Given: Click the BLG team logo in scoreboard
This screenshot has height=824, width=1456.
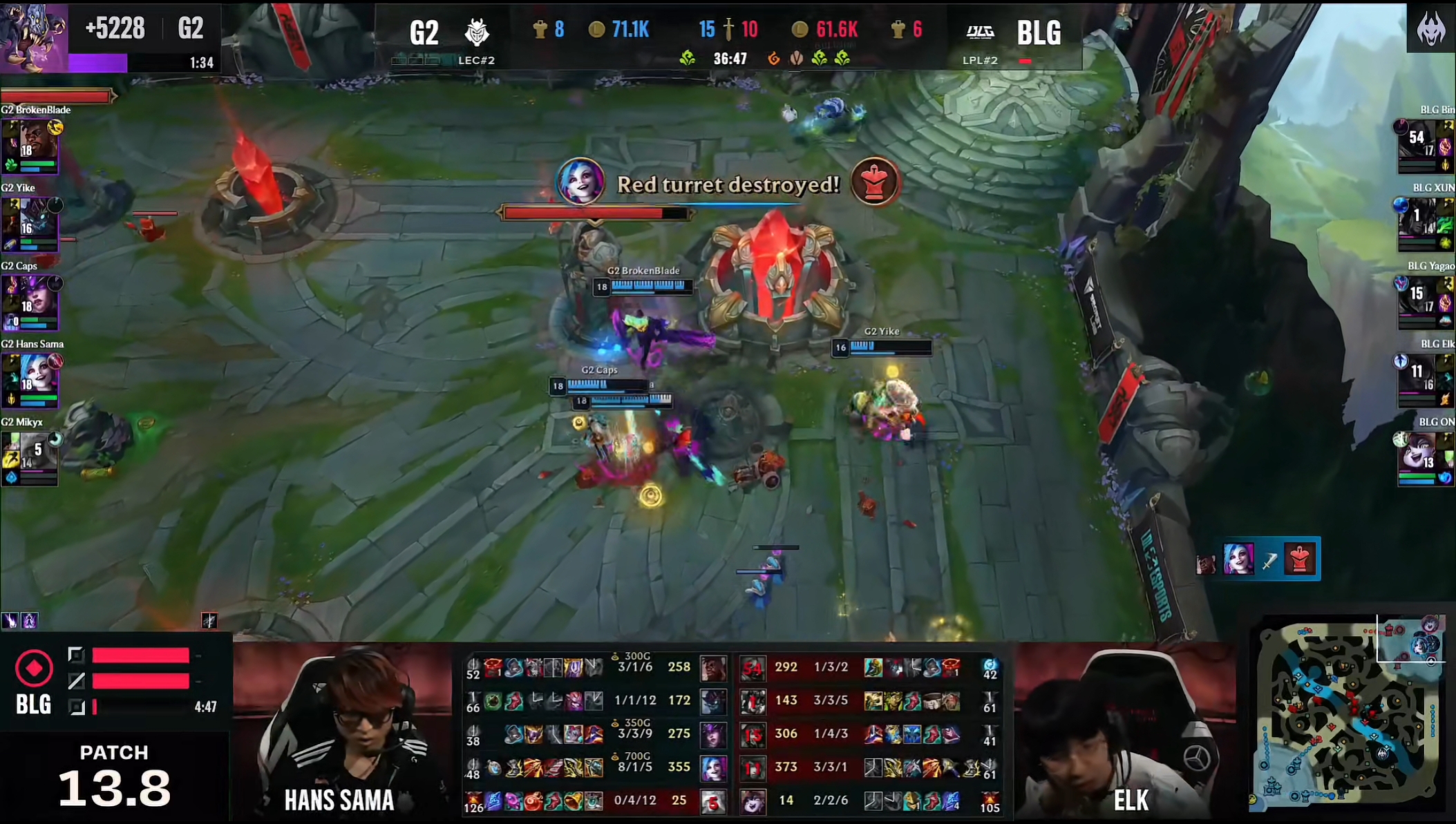Looking at the screenshot, I should tap(980, 32).
